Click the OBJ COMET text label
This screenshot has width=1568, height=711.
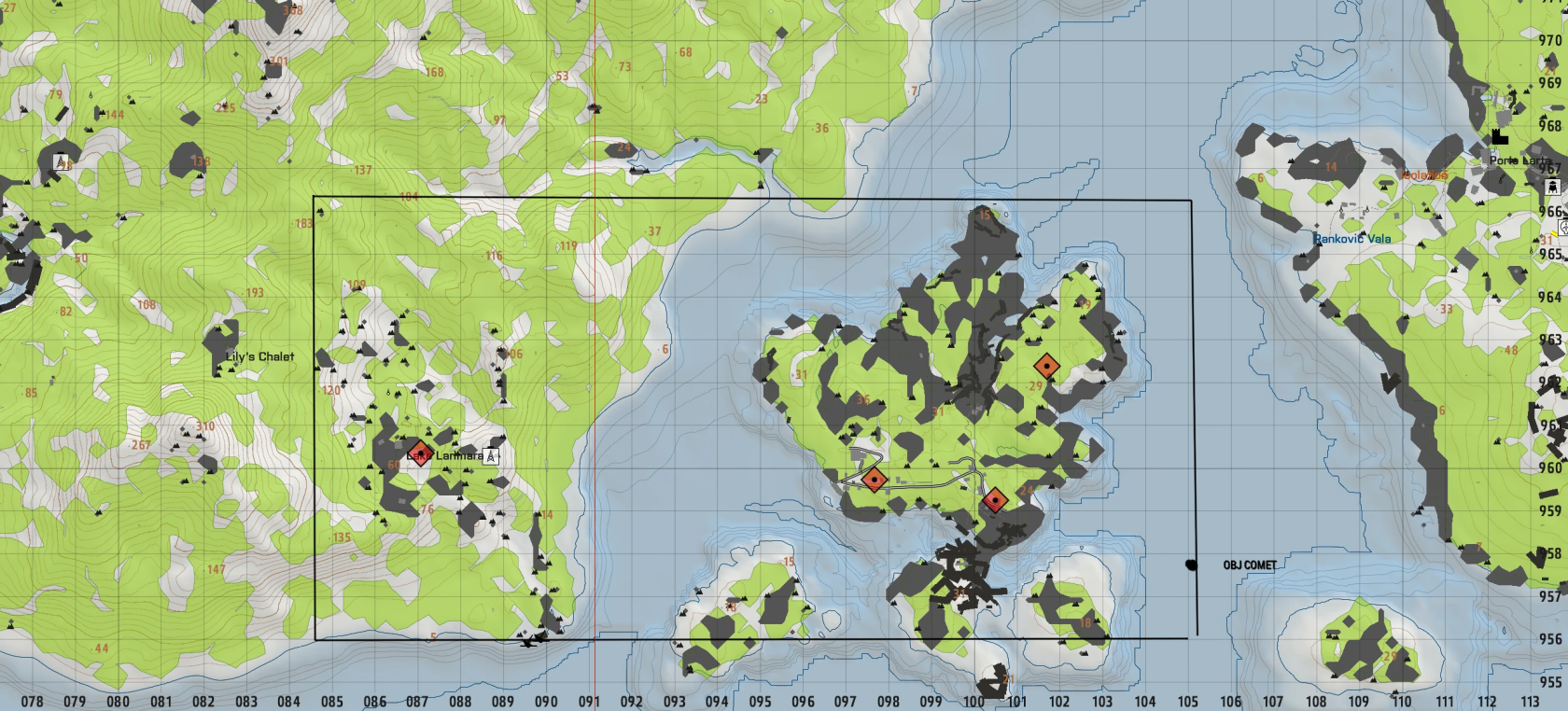1251,565
